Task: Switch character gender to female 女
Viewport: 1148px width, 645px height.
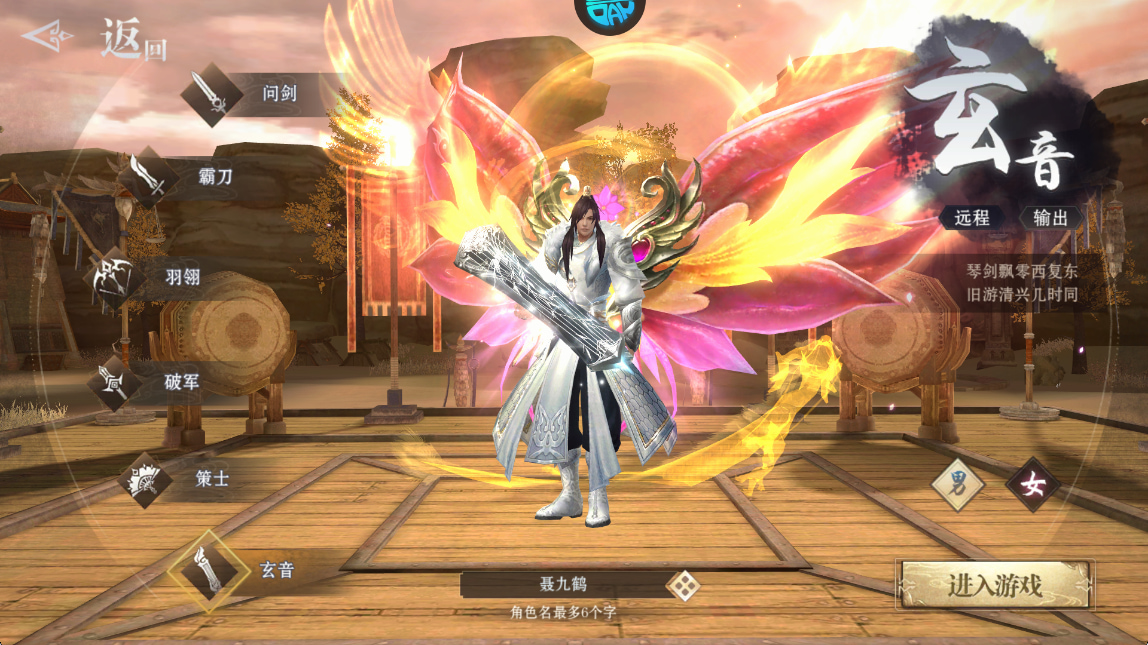Action: (x=1033, y=486)
